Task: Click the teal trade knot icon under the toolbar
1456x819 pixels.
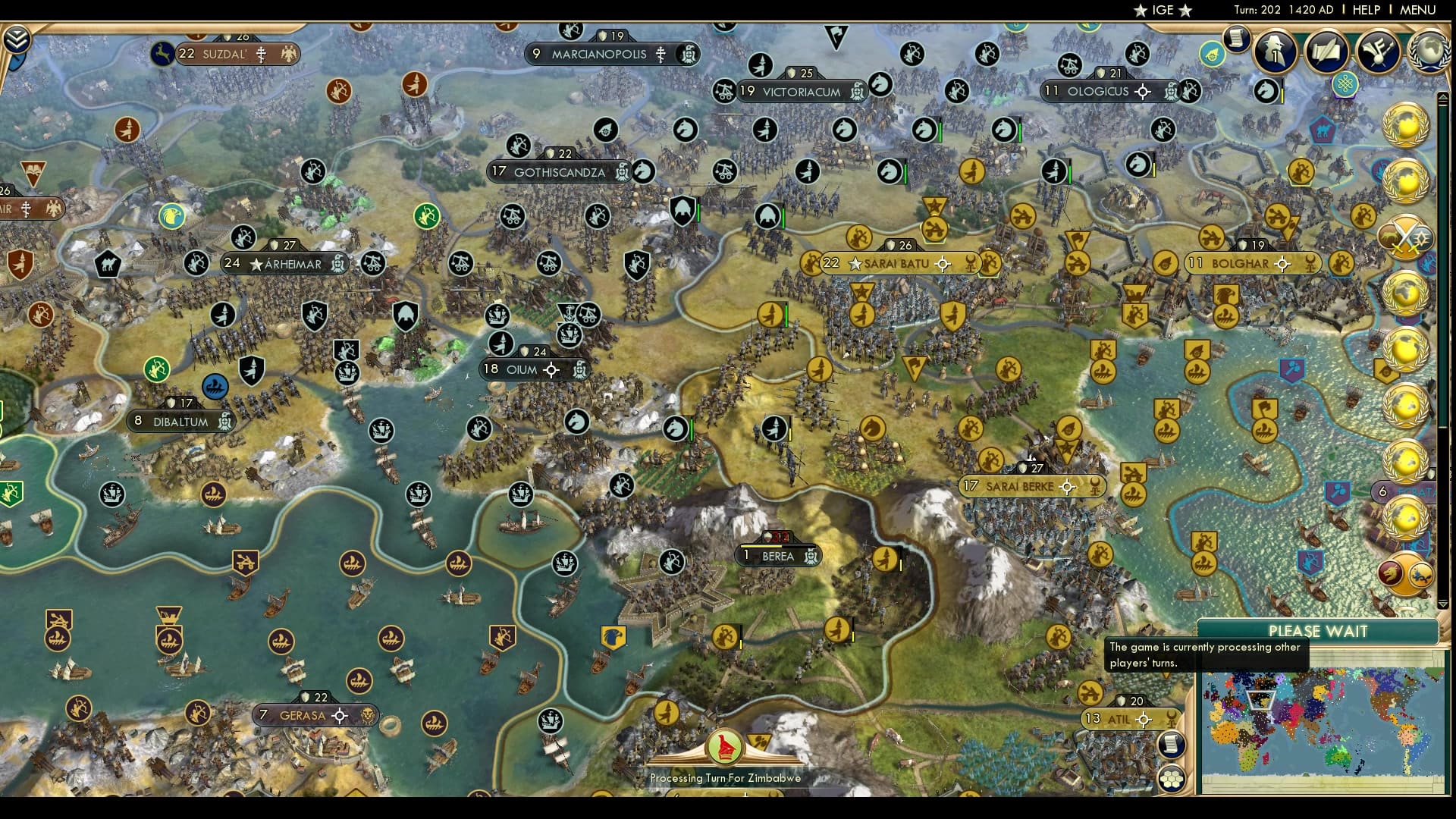Action: (x=1345, y=85)
